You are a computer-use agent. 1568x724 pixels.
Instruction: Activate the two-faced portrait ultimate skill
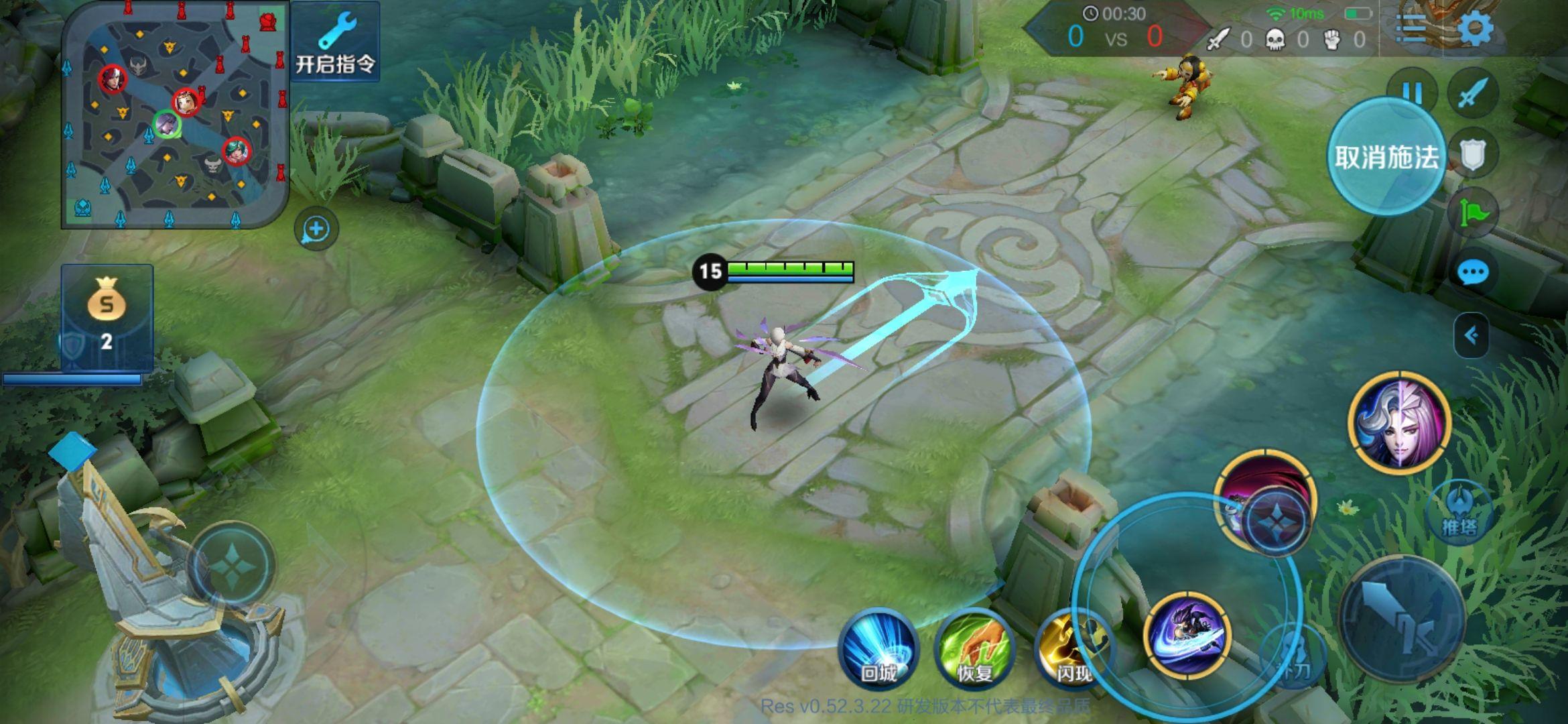pyautogui.click(x=1400, y=423)
